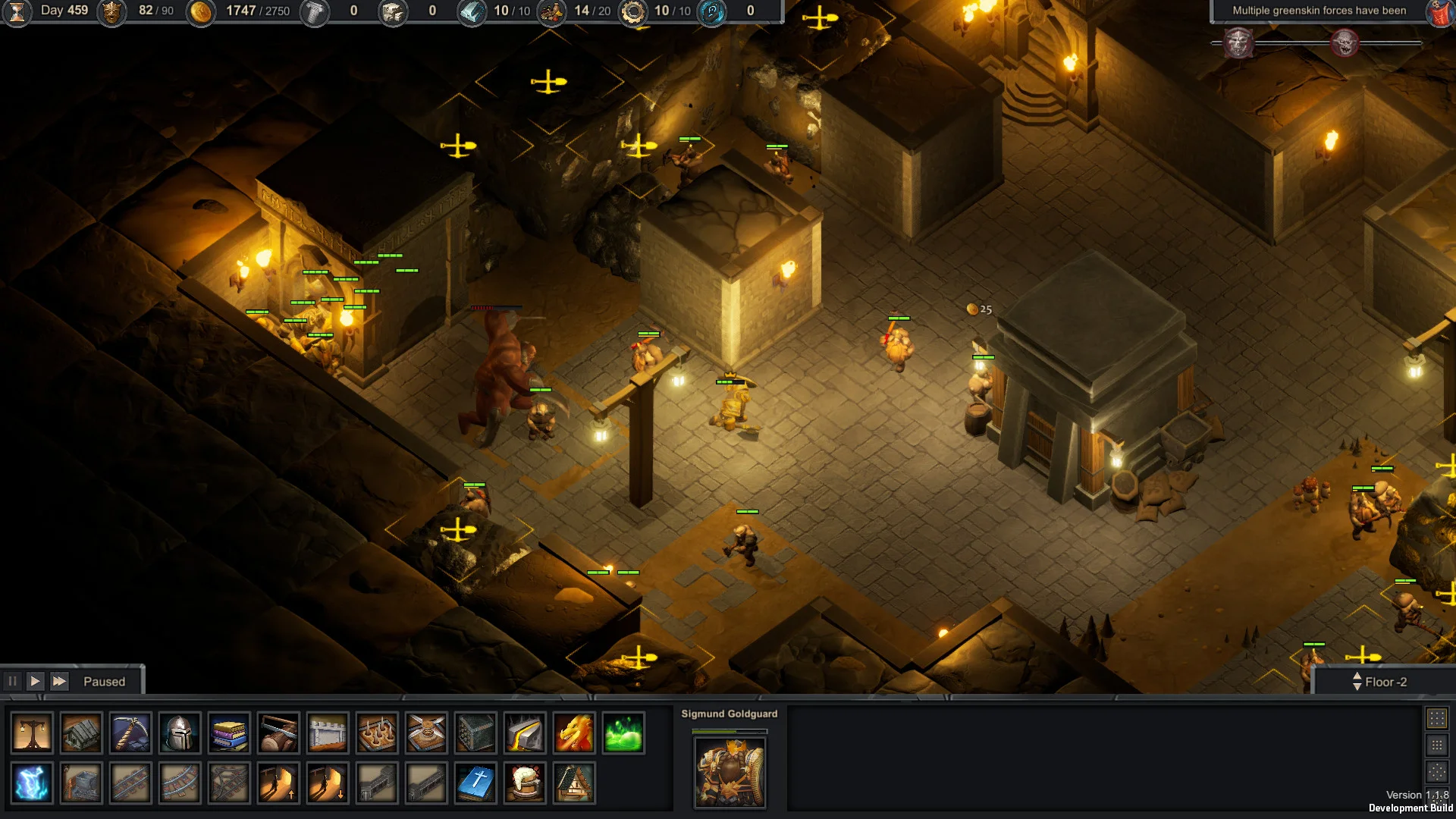Click the pause button
The image size is (1456, 819).
click(12, 681)
